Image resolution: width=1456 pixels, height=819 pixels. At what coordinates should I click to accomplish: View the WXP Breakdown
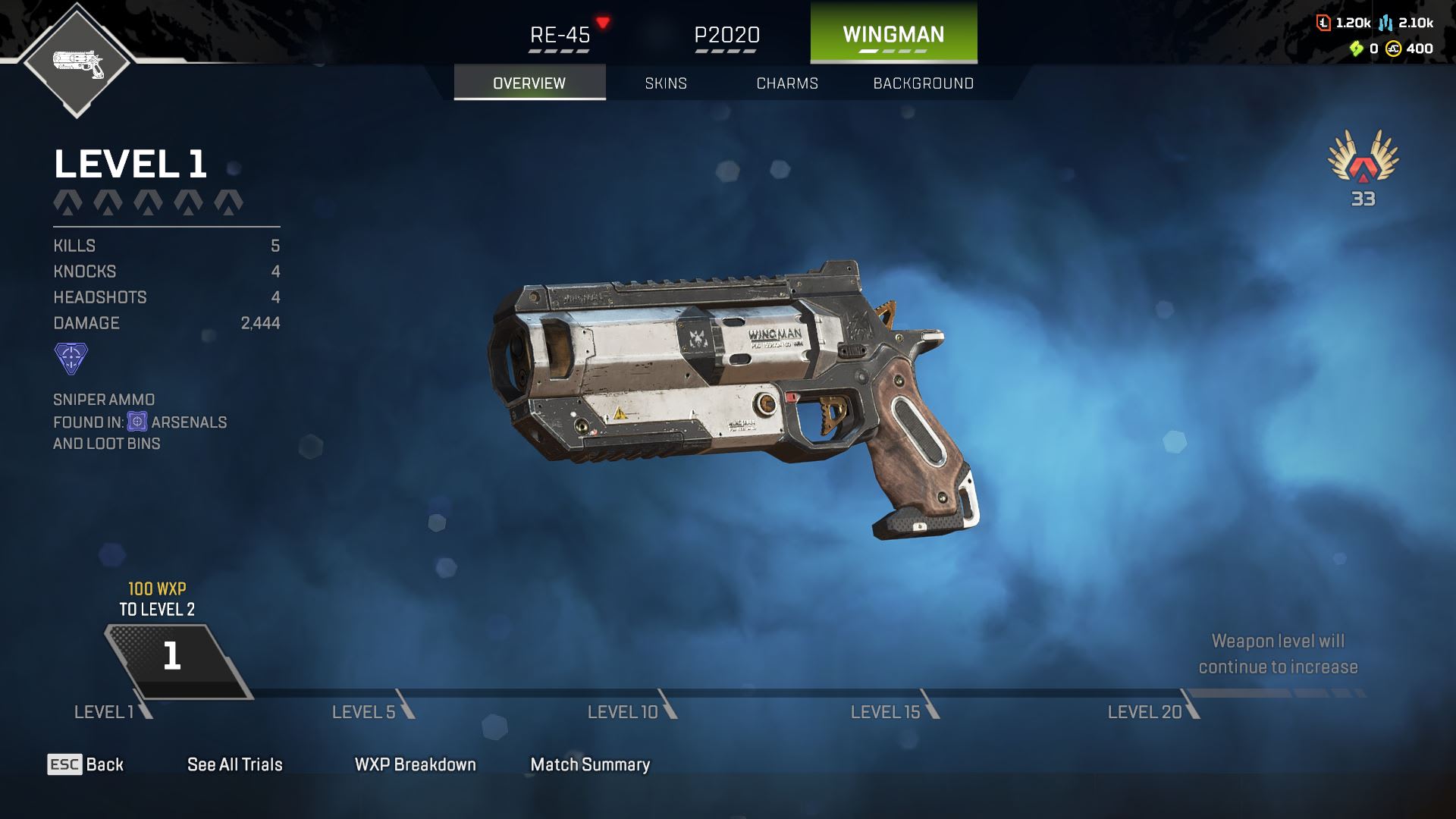[415, 764]
